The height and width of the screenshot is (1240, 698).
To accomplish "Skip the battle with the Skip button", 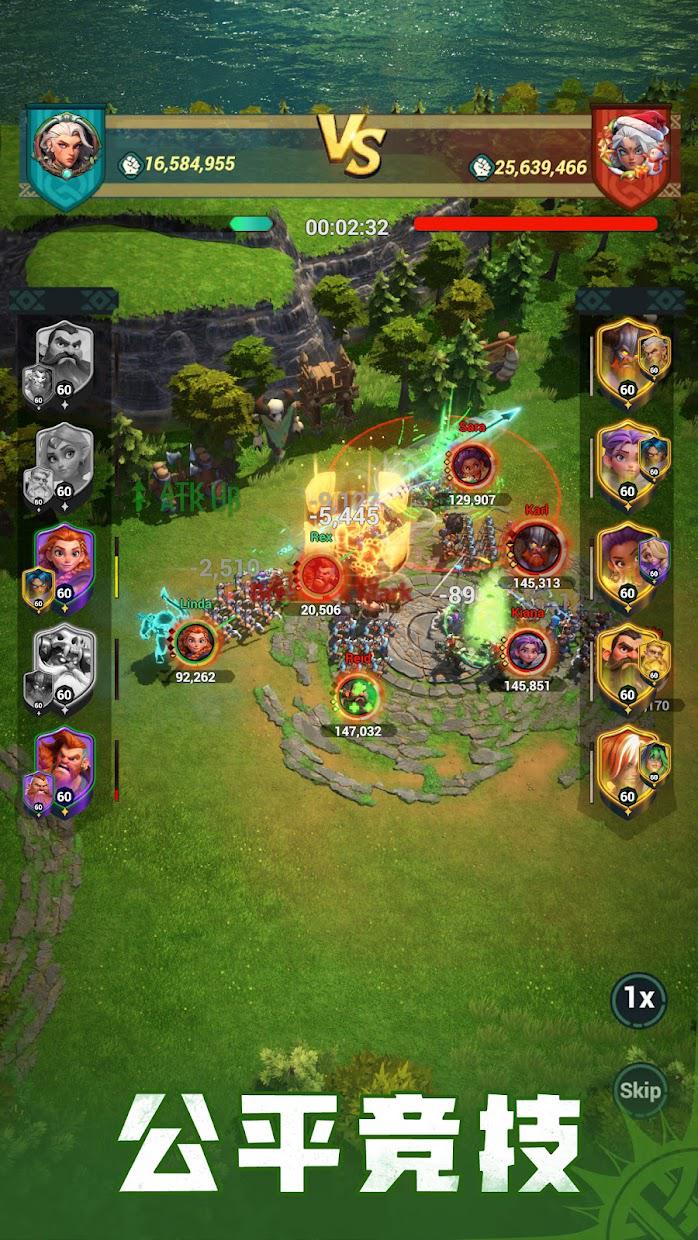I will click(639, 1089).
